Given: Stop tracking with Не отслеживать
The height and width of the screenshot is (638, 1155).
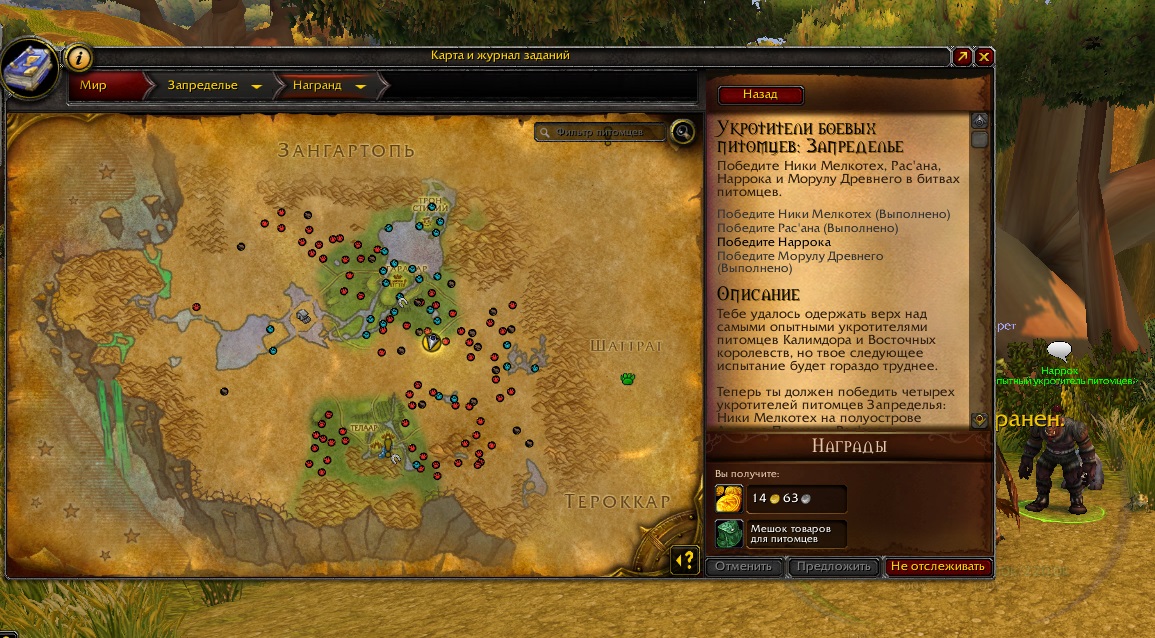Looking at the screenshot, I should (x=938, y=567).
